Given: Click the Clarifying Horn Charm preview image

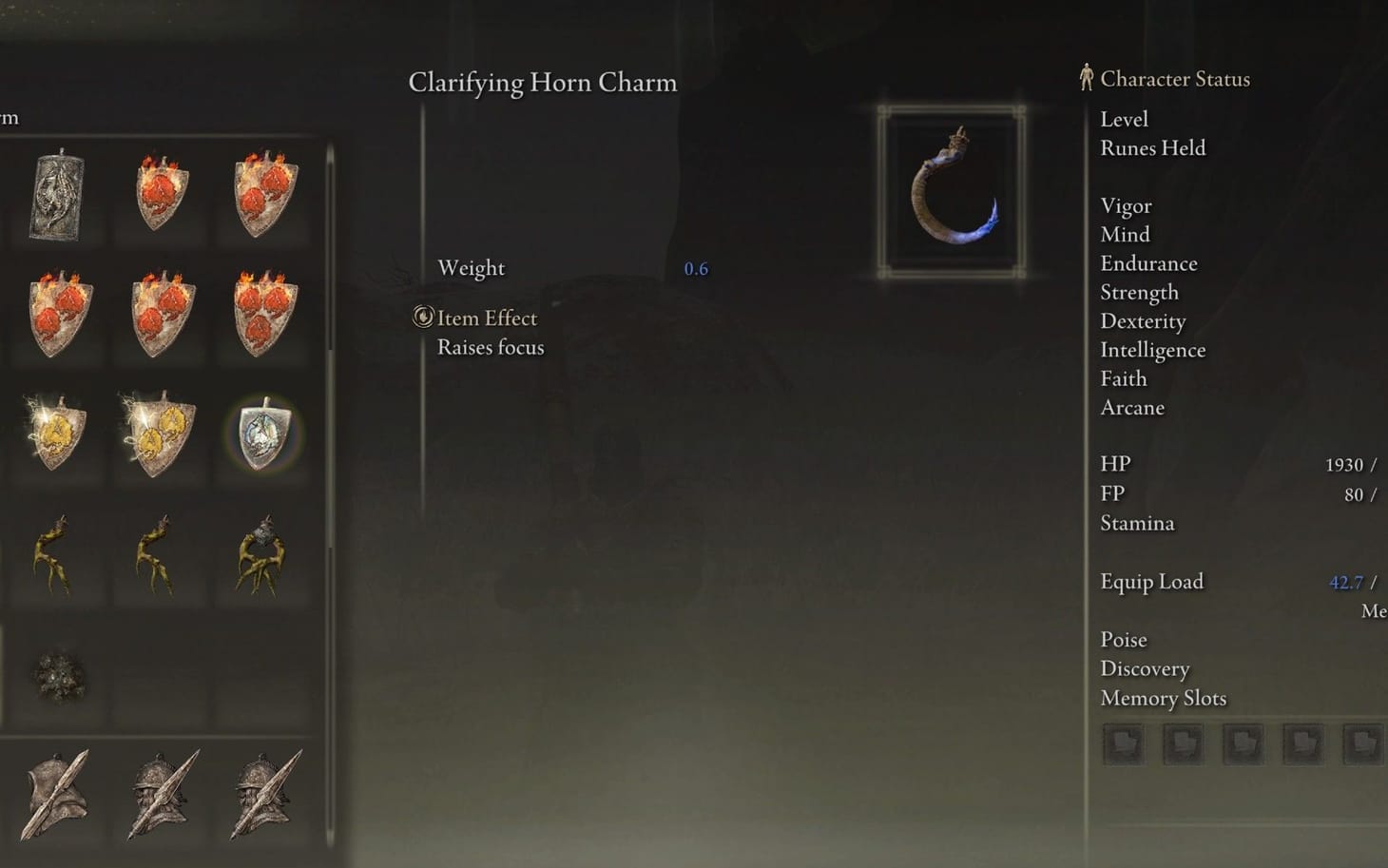Looking at the screenshot, I should [x=951, y=187].
